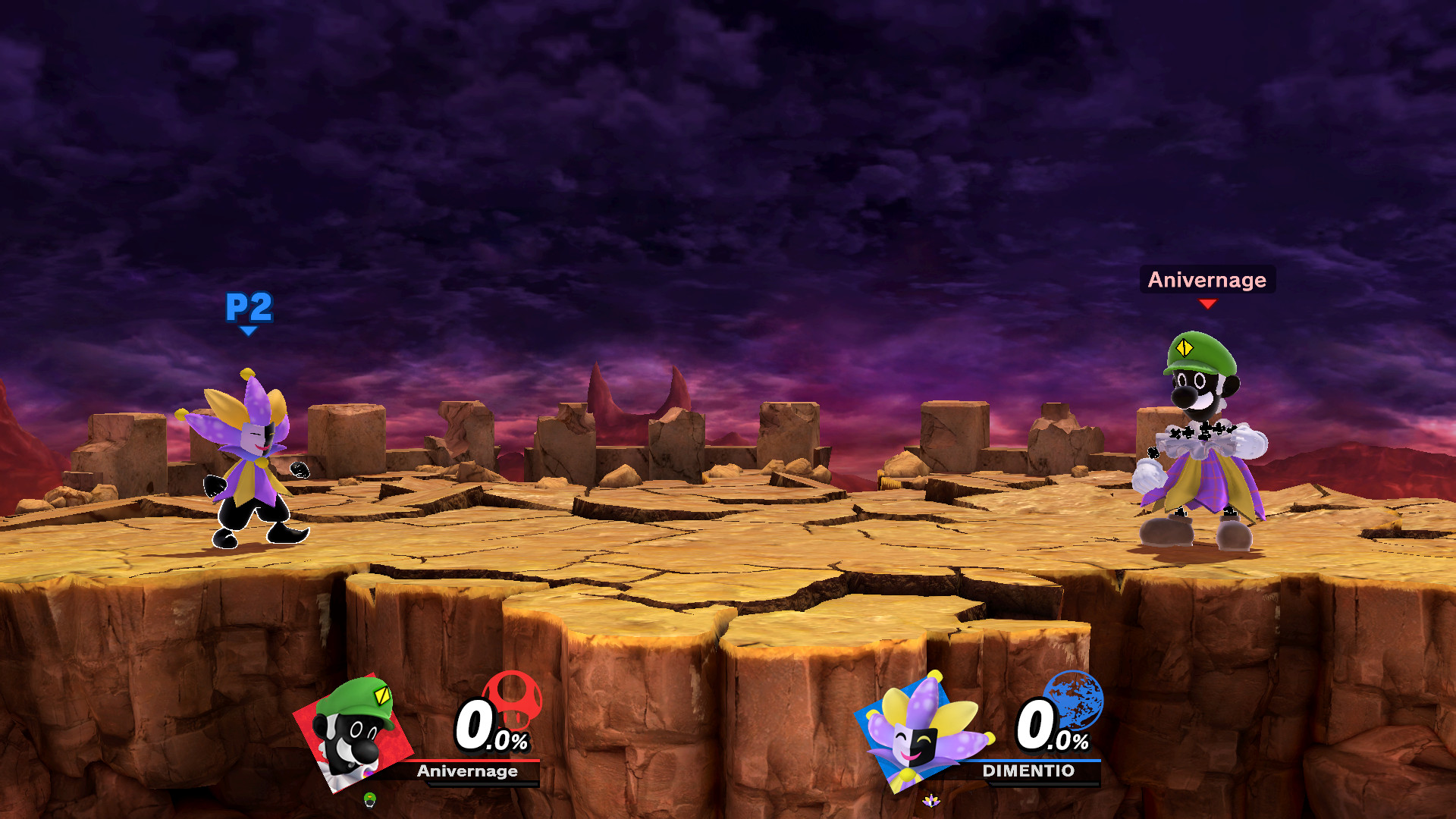Click the blue arrow marker below the P2 tag
The width and height of the screenshot is (1456, 819).
pos(248,330)
